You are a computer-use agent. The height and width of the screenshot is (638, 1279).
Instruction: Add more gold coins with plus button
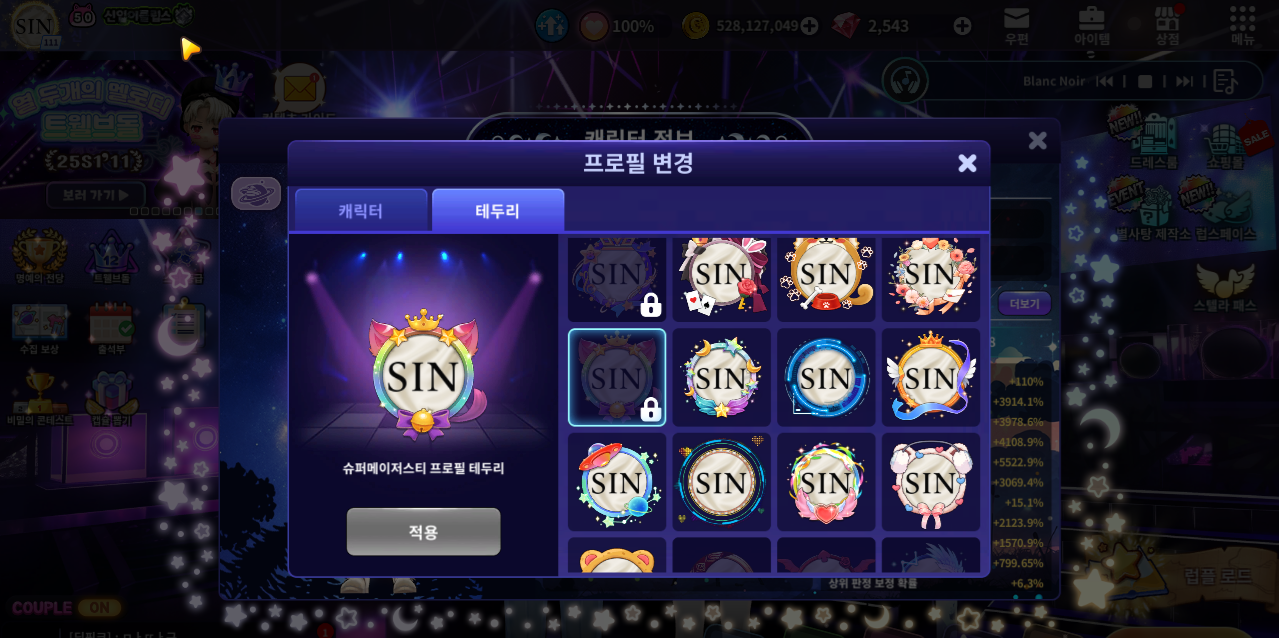click(x=809, y=26)
